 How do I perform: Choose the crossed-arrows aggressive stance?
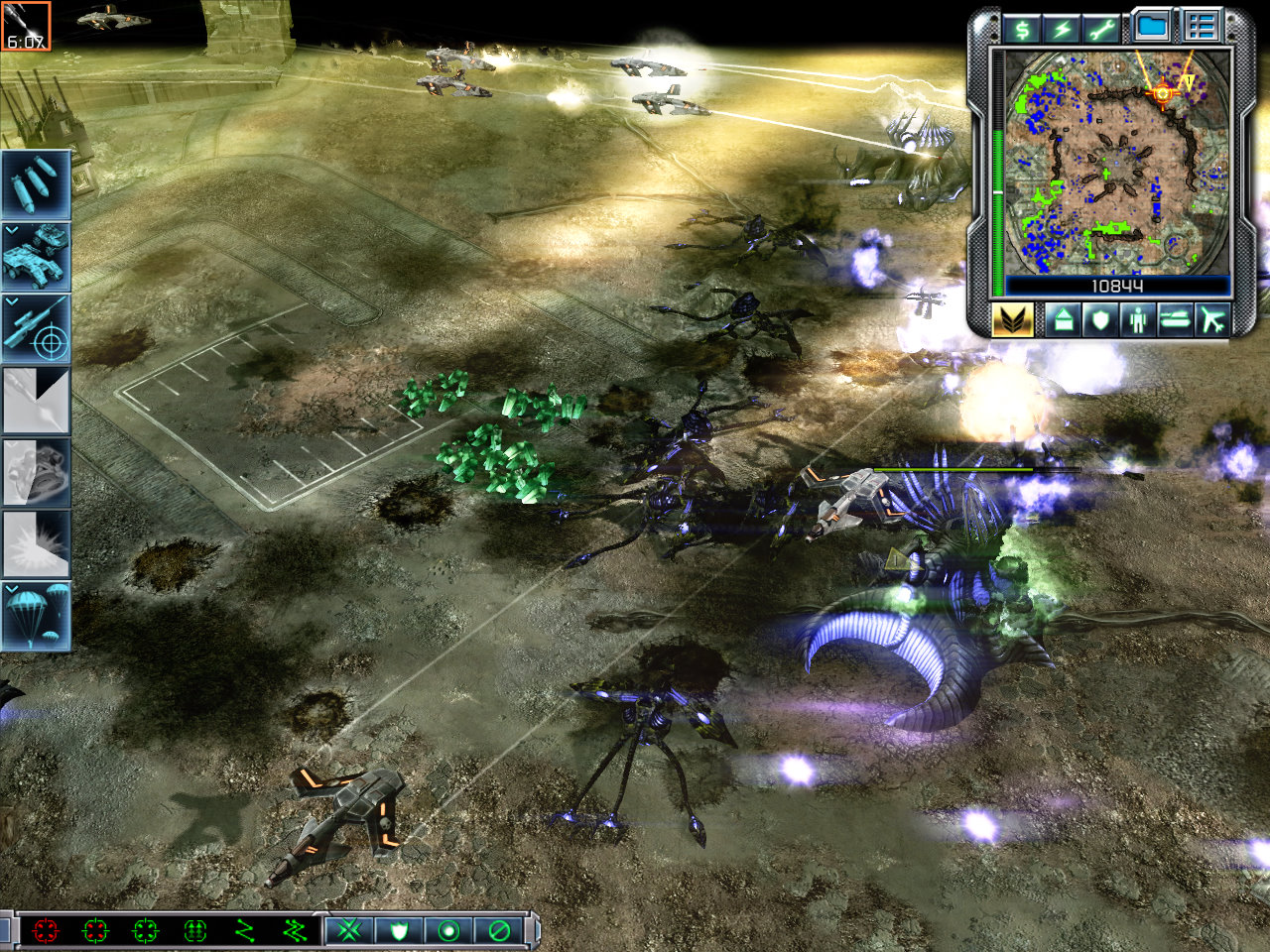(349, 930)
